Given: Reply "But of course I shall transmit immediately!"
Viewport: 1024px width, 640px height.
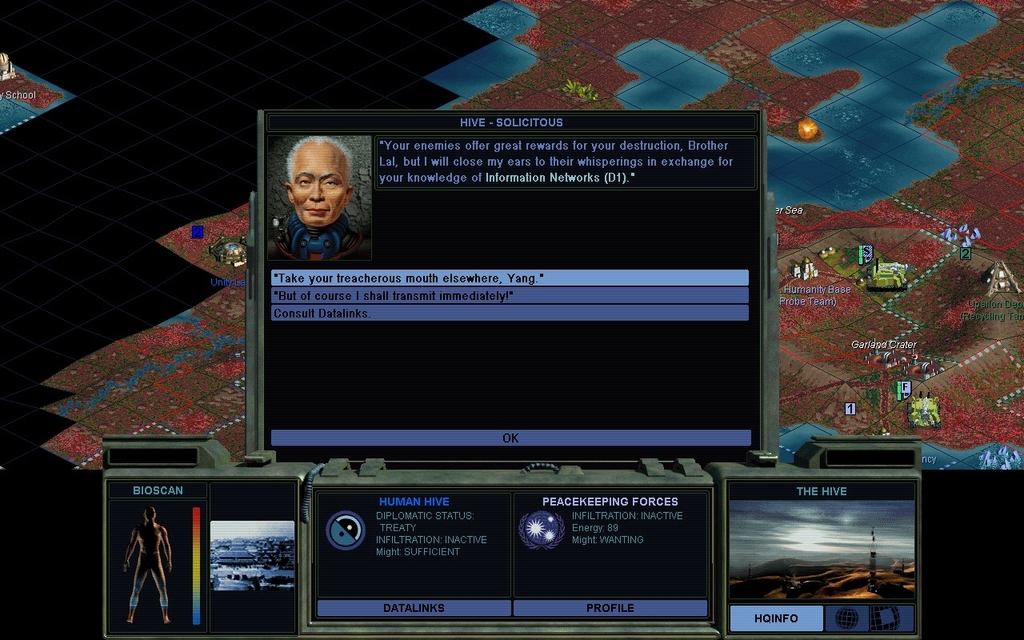Looking at the screenshot, I should tap(509, 296).
